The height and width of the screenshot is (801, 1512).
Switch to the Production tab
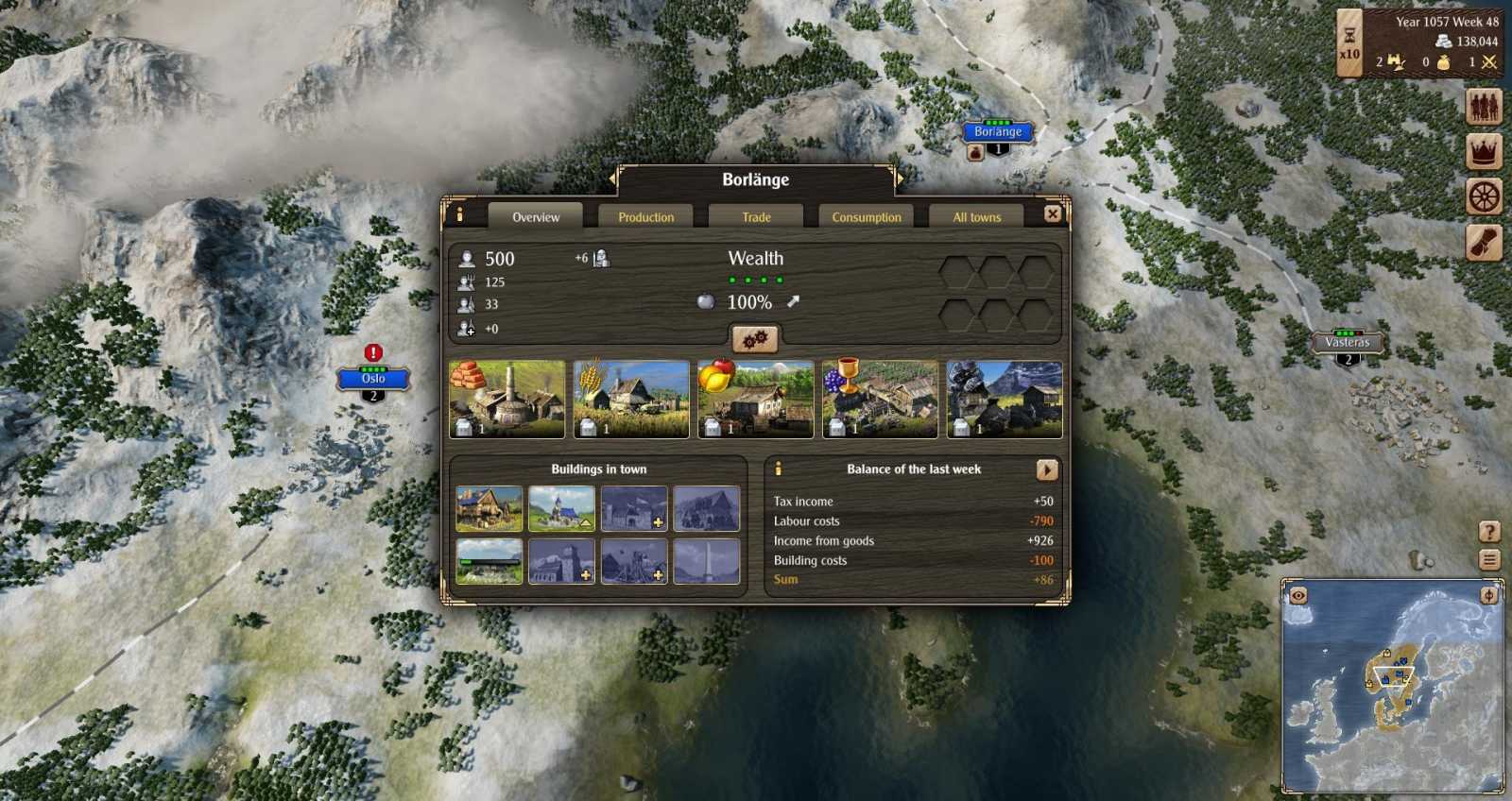tap(645, 216)
